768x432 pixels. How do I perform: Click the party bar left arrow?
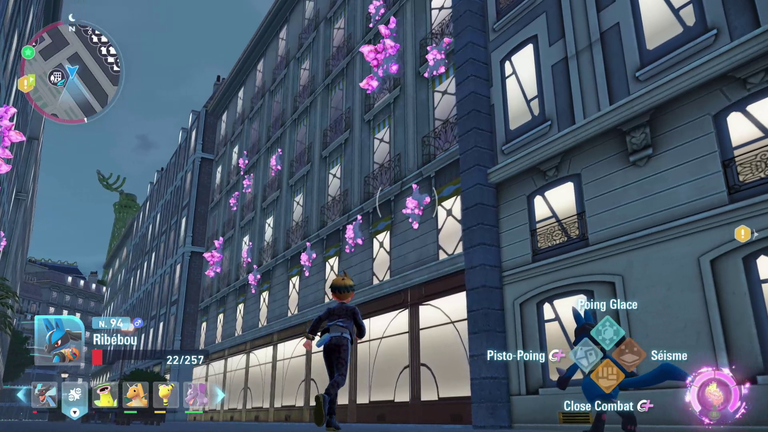pos(21,395)
